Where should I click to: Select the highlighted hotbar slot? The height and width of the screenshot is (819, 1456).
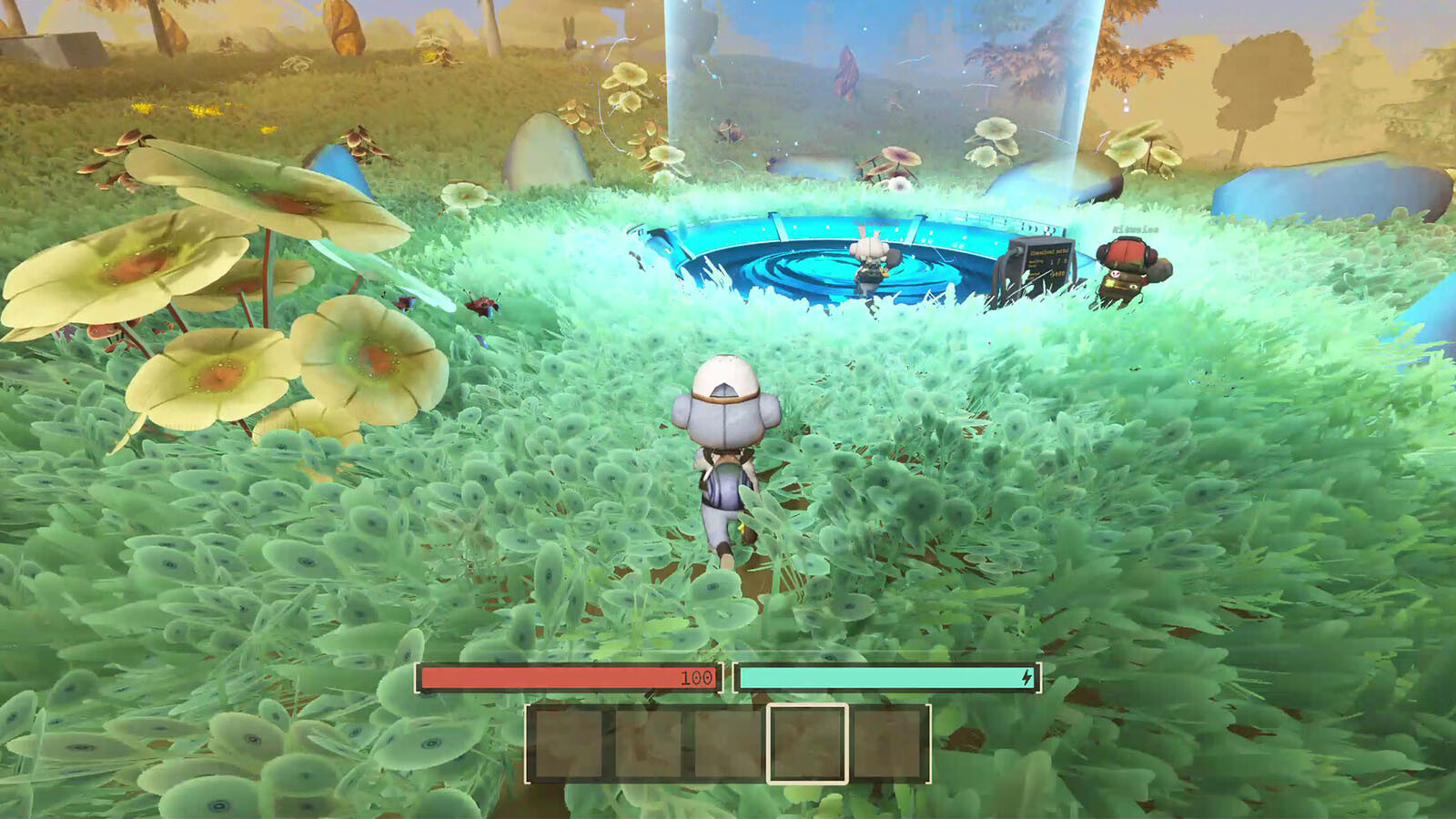coord(807,743)
